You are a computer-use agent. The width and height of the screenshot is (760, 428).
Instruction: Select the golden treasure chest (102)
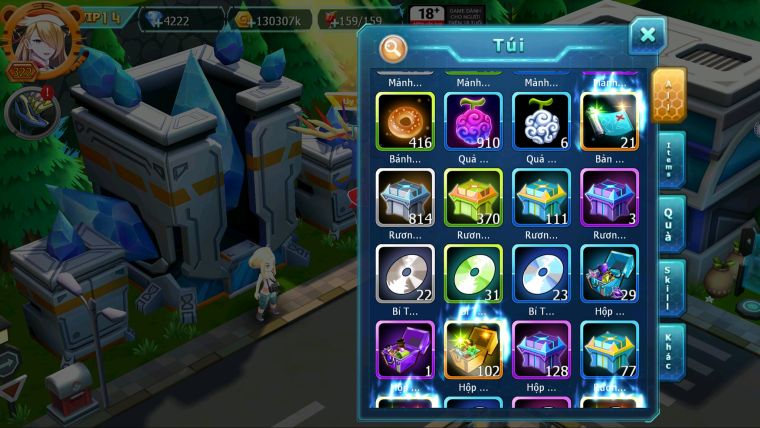coord(473,349)
